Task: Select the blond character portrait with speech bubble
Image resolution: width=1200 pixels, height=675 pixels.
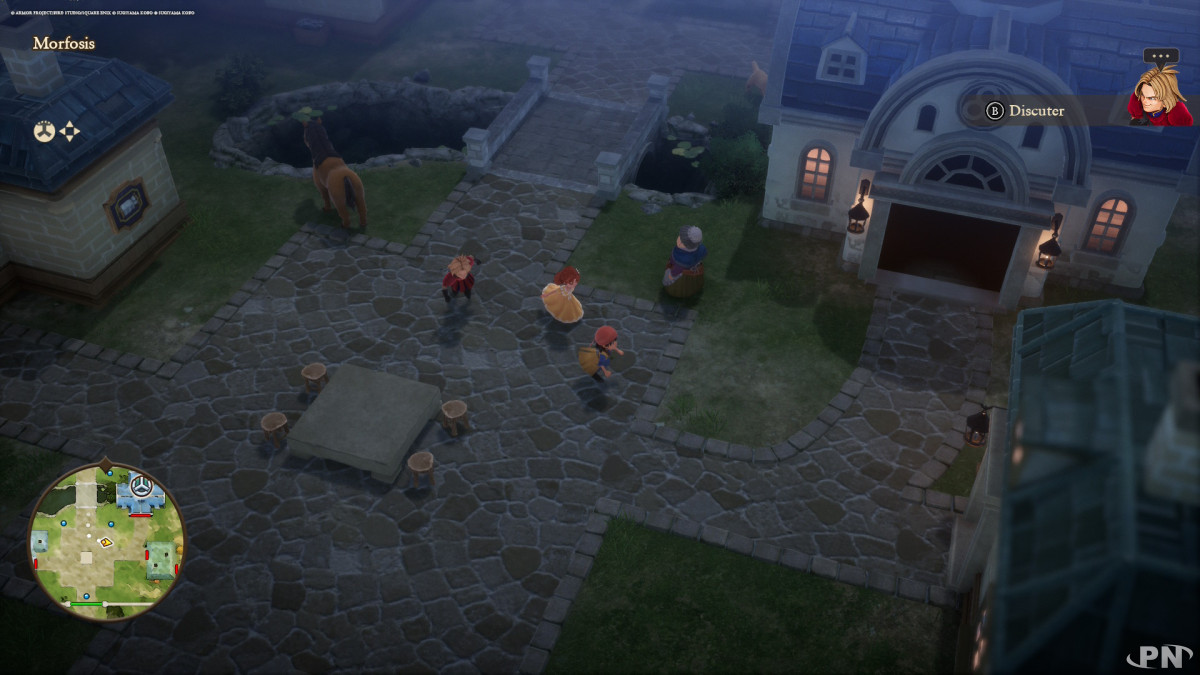Action: click(1159, 97)
